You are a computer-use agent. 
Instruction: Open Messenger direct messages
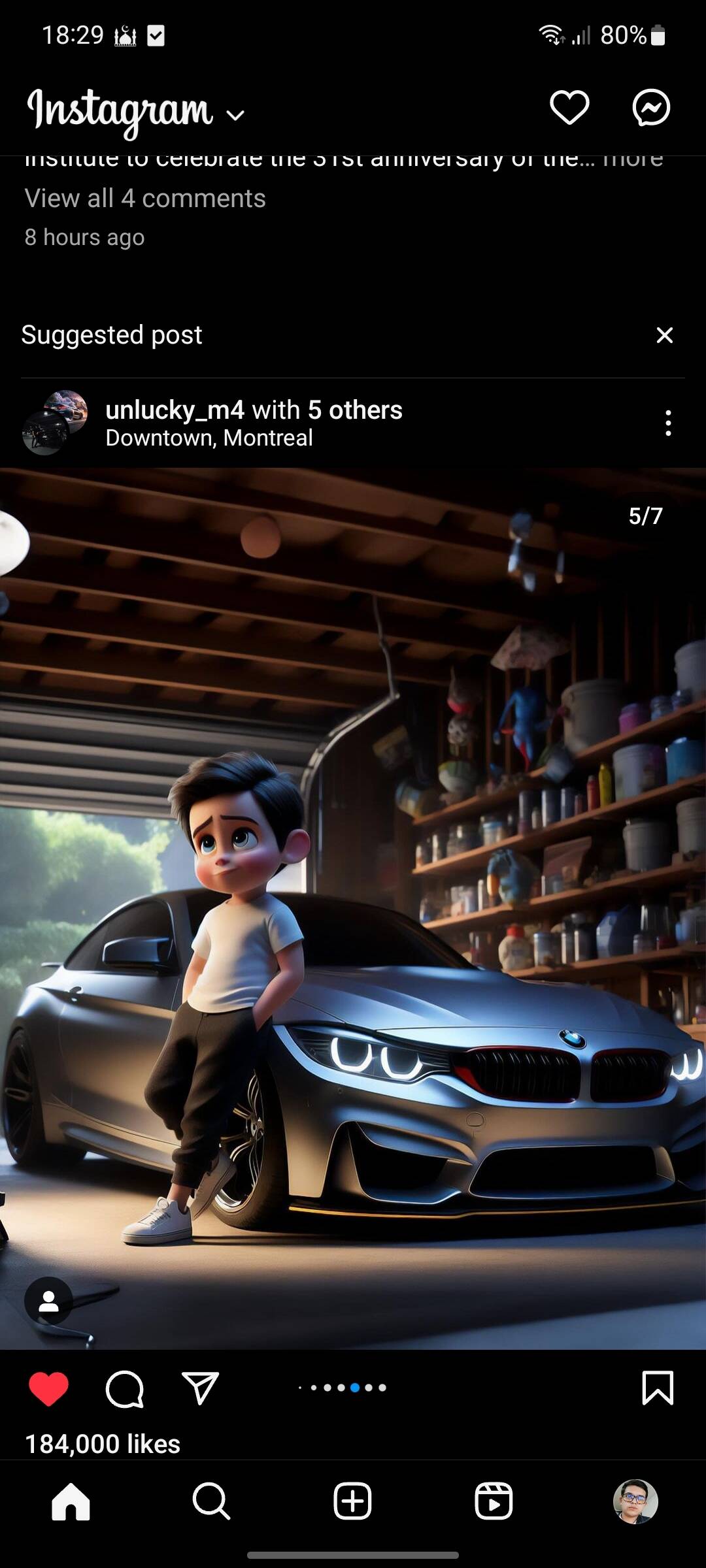(x=651, y=108)
